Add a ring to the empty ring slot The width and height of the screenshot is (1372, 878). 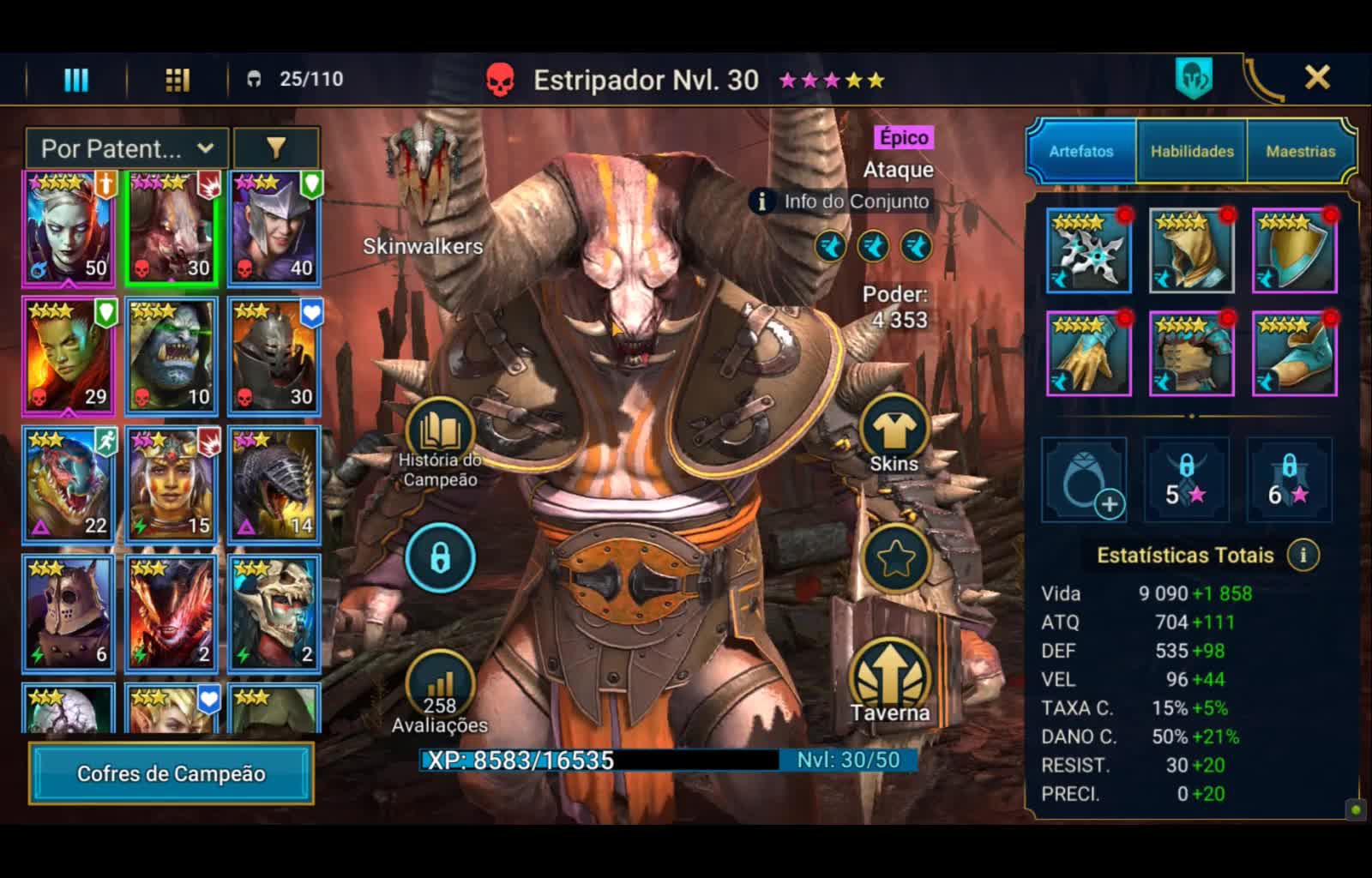click(1085, 479)
